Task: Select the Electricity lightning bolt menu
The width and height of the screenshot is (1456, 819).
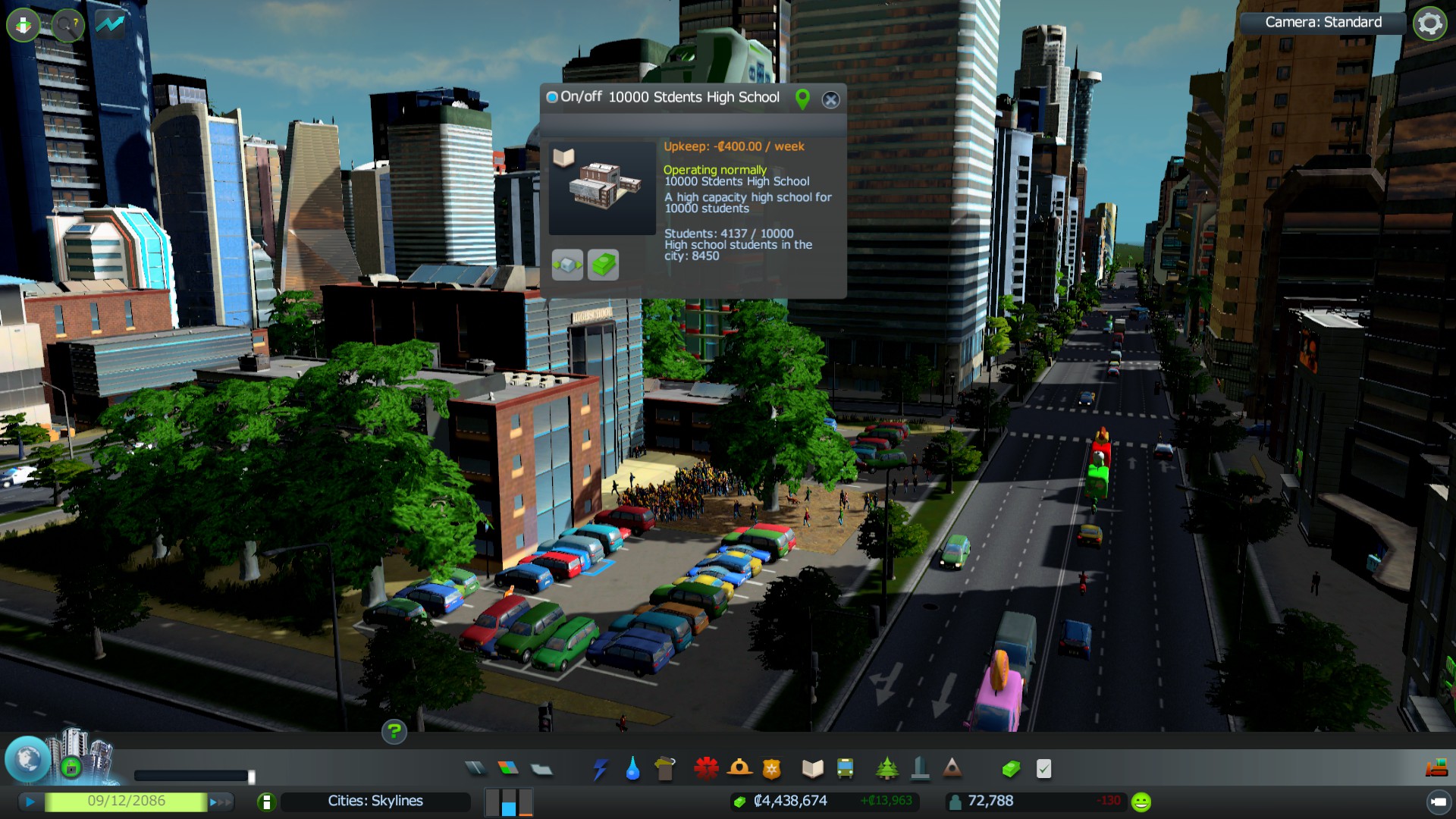Action: (x=600, y=769)
